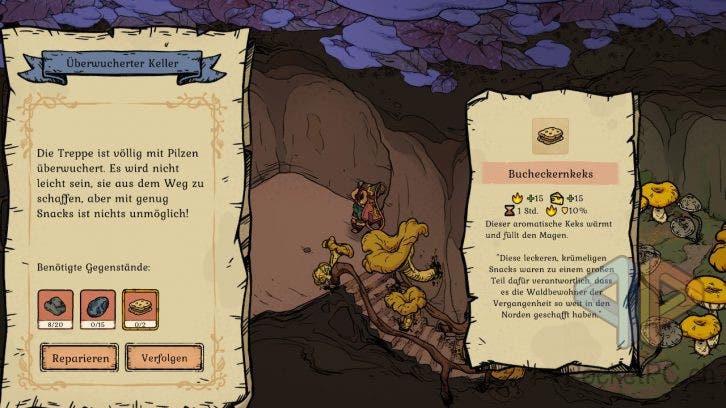Click the Reparieren button

(x=79, y=356)
